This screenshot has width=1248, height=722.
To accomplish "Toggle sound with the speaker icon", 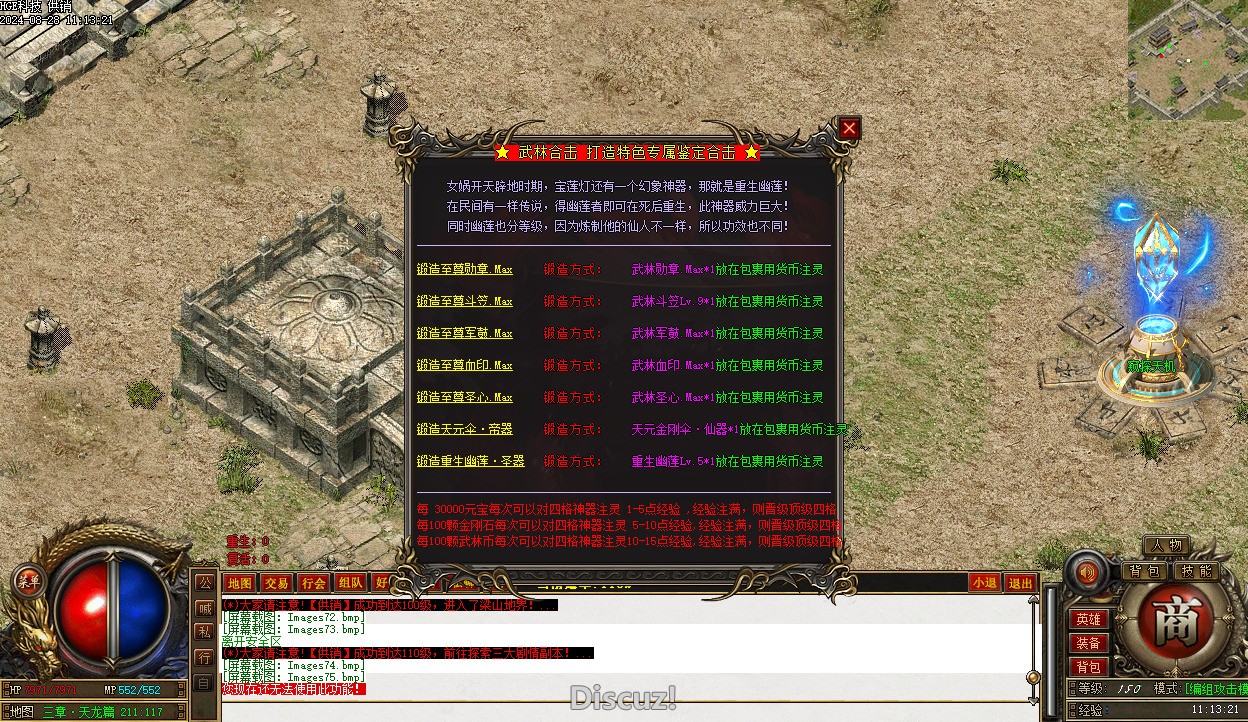I will coord(1086,573).
